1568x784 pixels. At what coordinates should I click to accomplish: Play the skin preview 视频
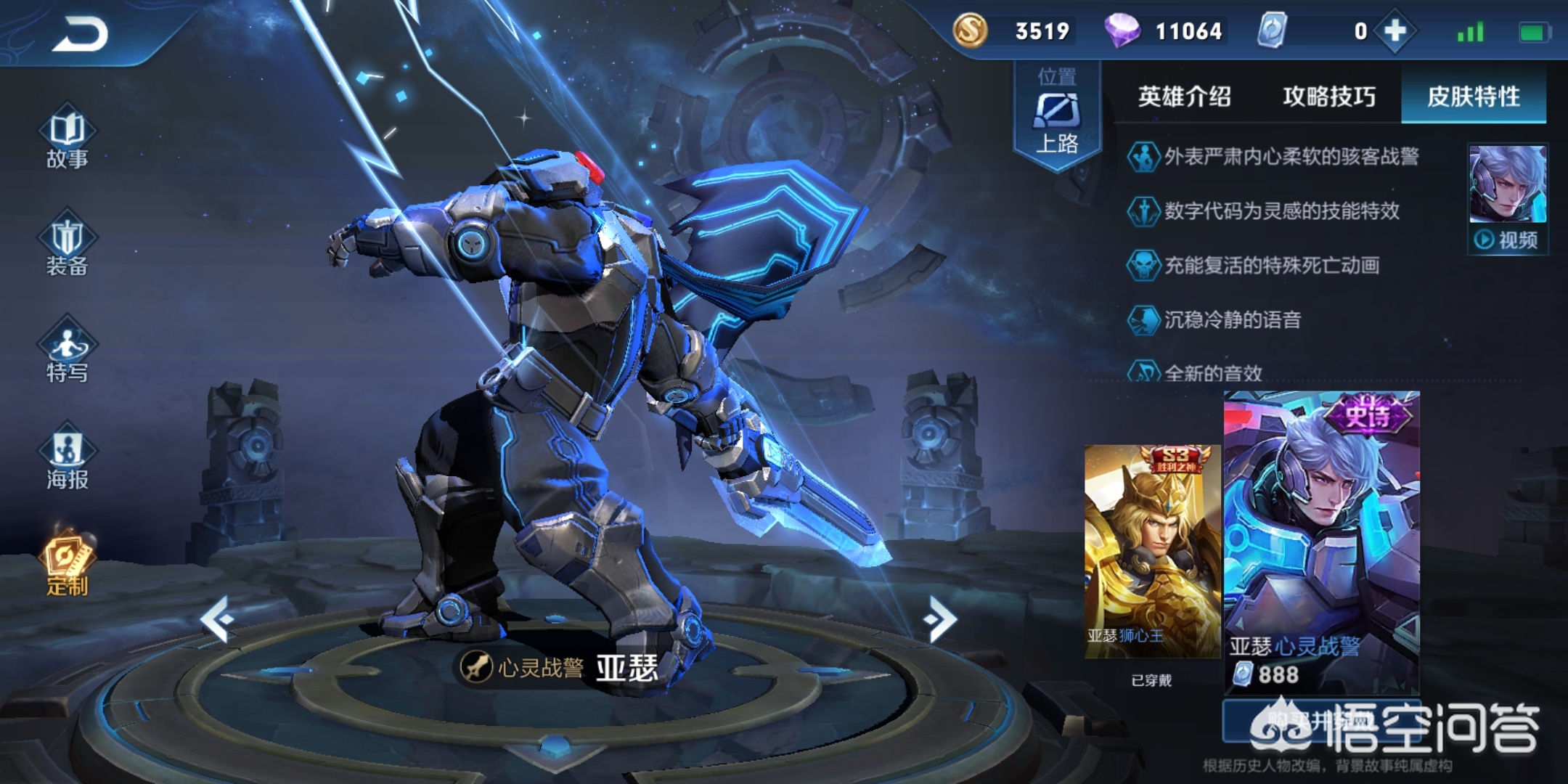point(1507,240)
